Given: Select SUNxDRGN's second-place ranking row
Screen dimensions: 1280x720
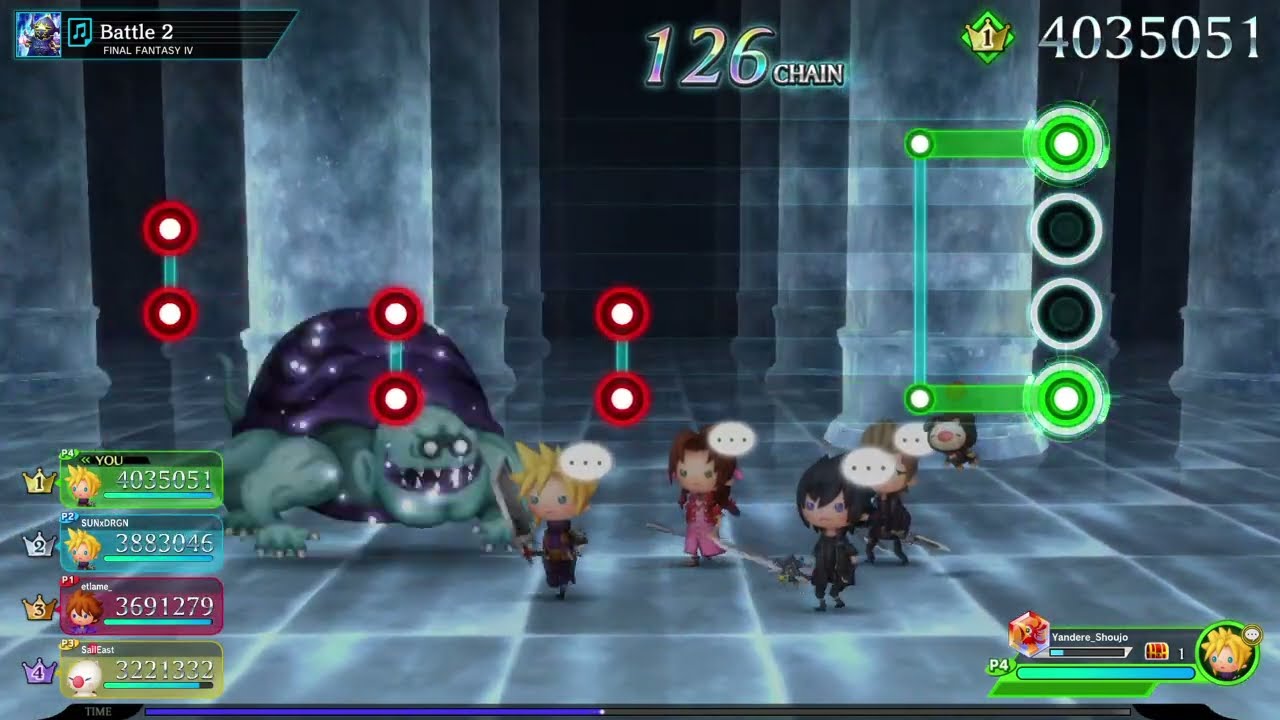Looking at the screenshot, I should (x=141, y=543).
